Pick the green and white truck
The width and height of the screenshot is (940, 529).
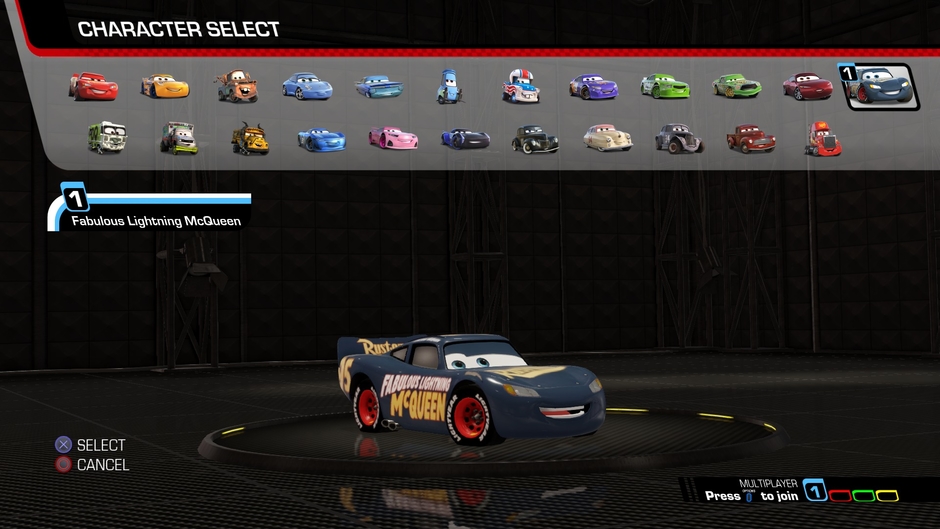click(107, 138)
